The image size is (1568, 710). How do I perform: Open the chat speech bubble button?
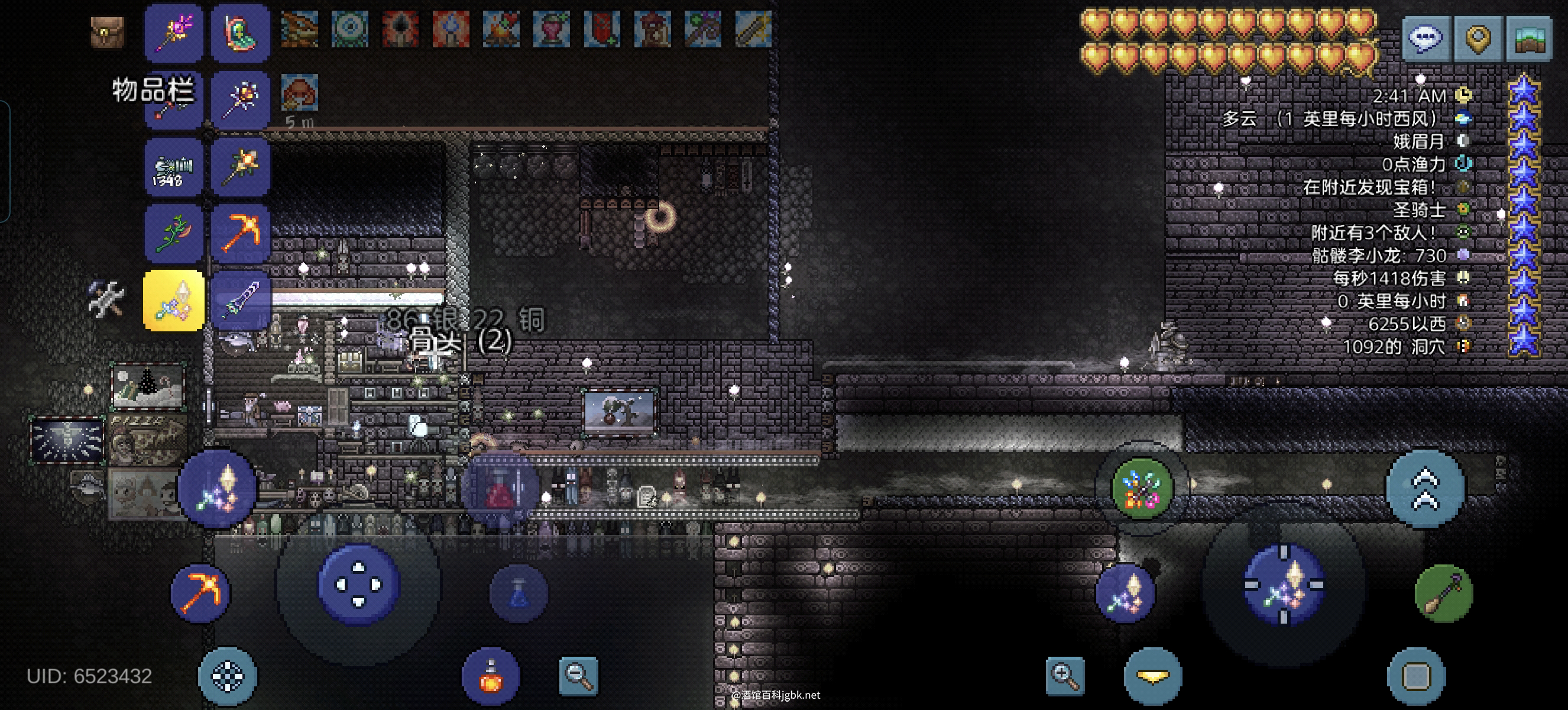[1426, 38]
